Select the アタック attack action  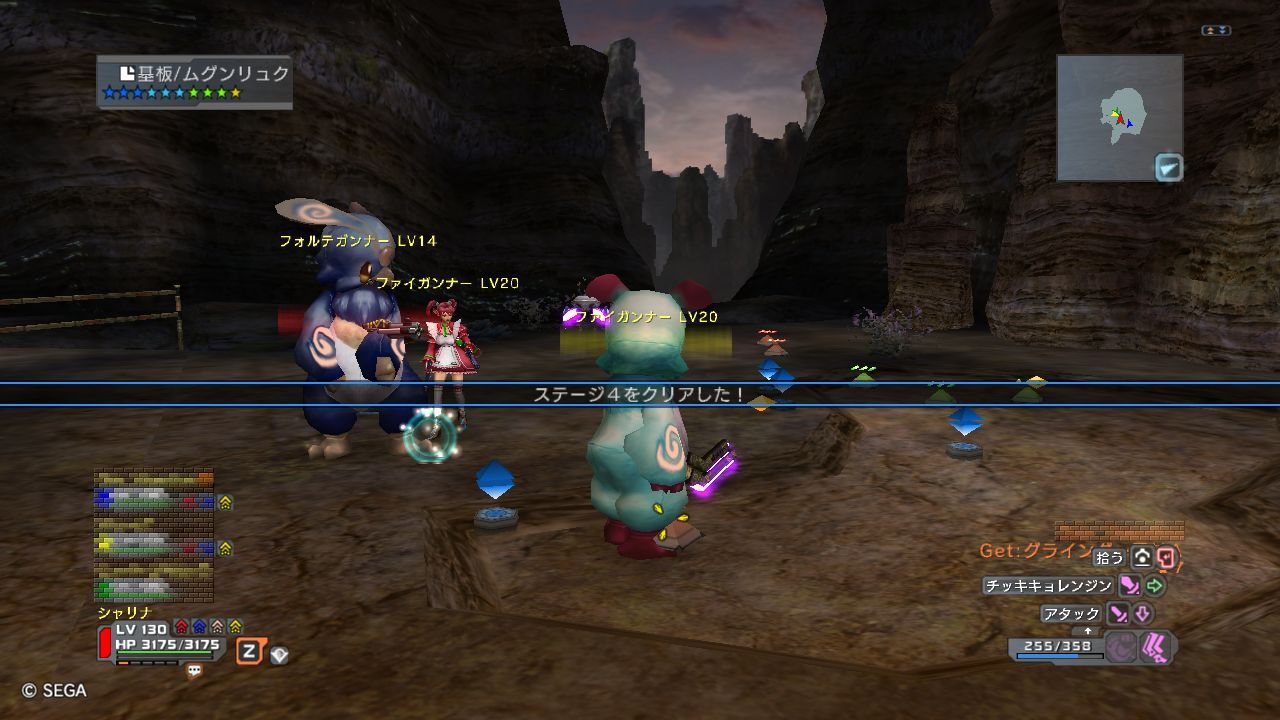1071,614
